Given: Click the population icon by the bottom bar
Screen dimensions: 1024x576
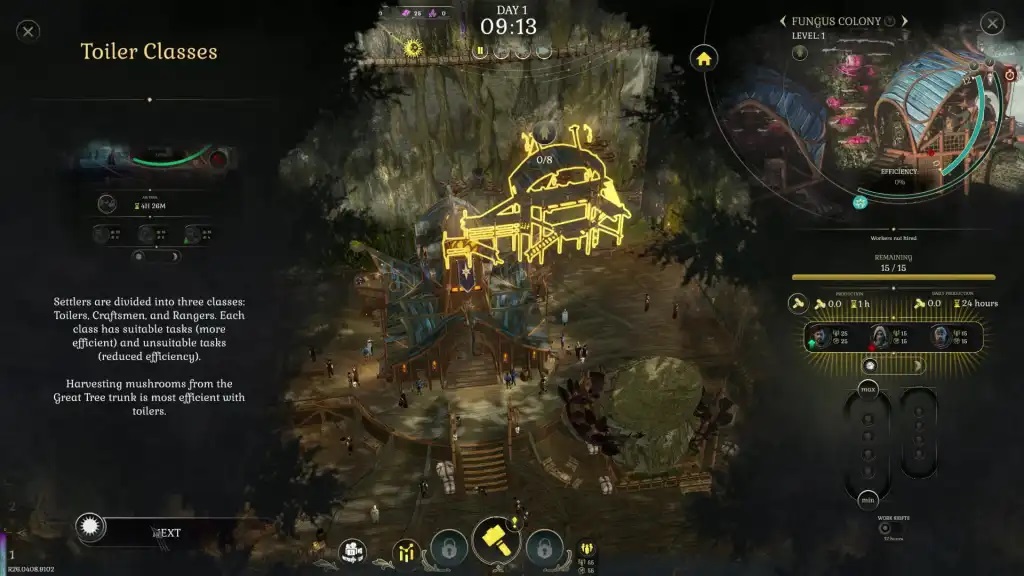Looking at the screenshot, I should click(587, 549).
